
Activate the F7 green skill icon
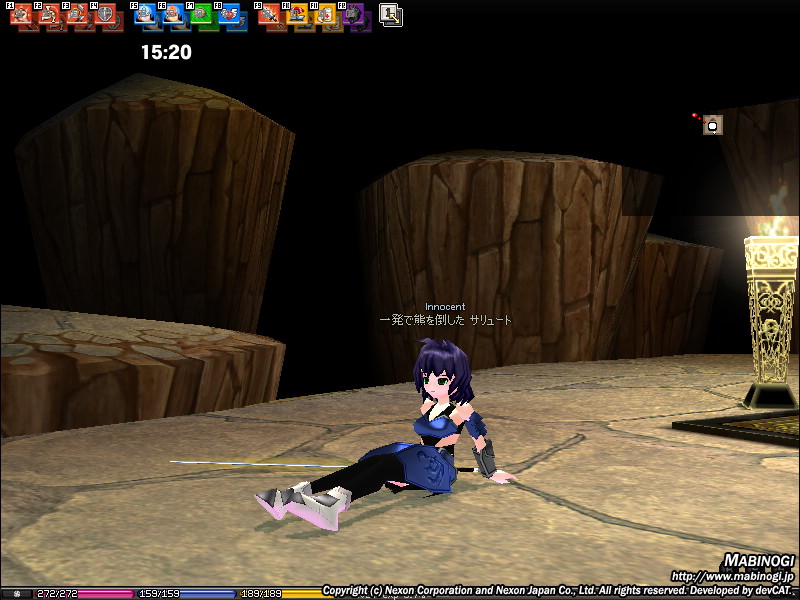point(201,16)
